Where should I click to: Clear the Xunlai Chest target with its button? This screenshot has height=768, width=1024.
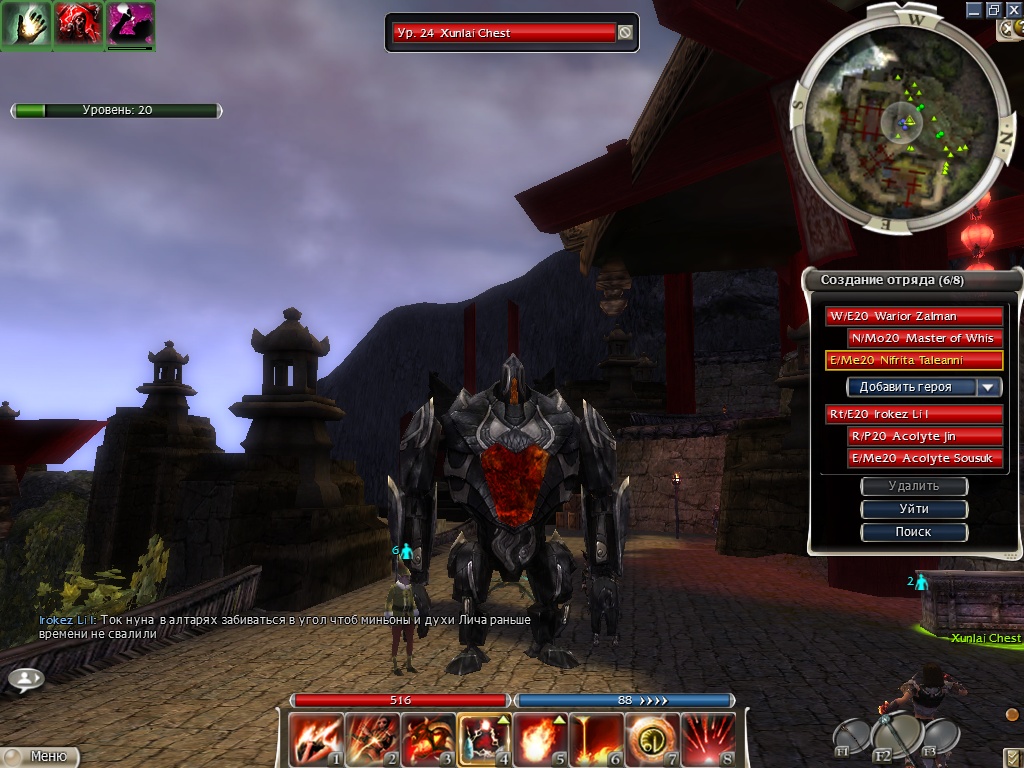pyautogui.click(x=625, y=33)
